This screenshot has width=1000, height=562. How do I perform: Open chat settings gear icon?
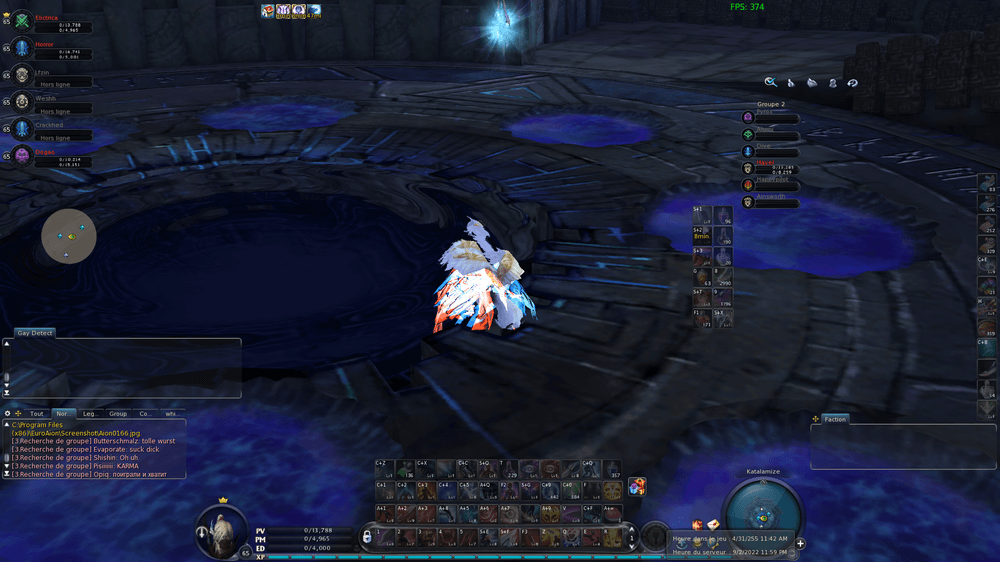8,413
